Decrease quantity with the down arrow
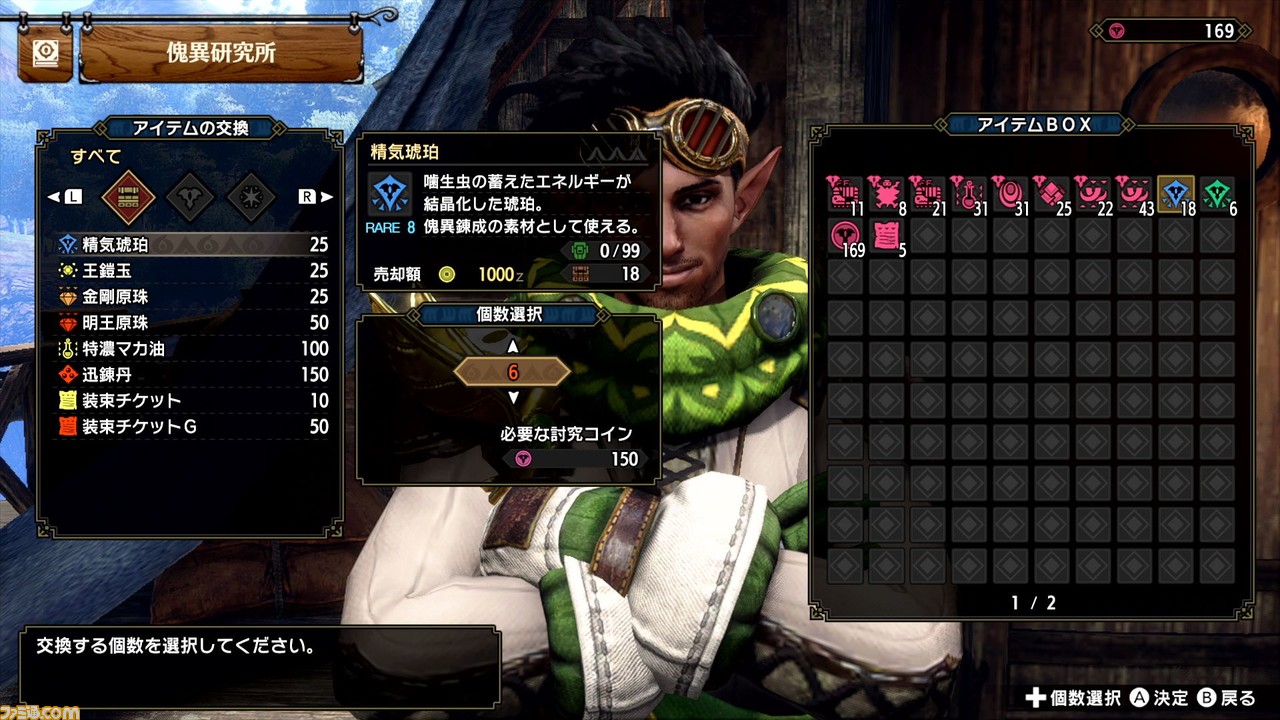 [513, 398]
